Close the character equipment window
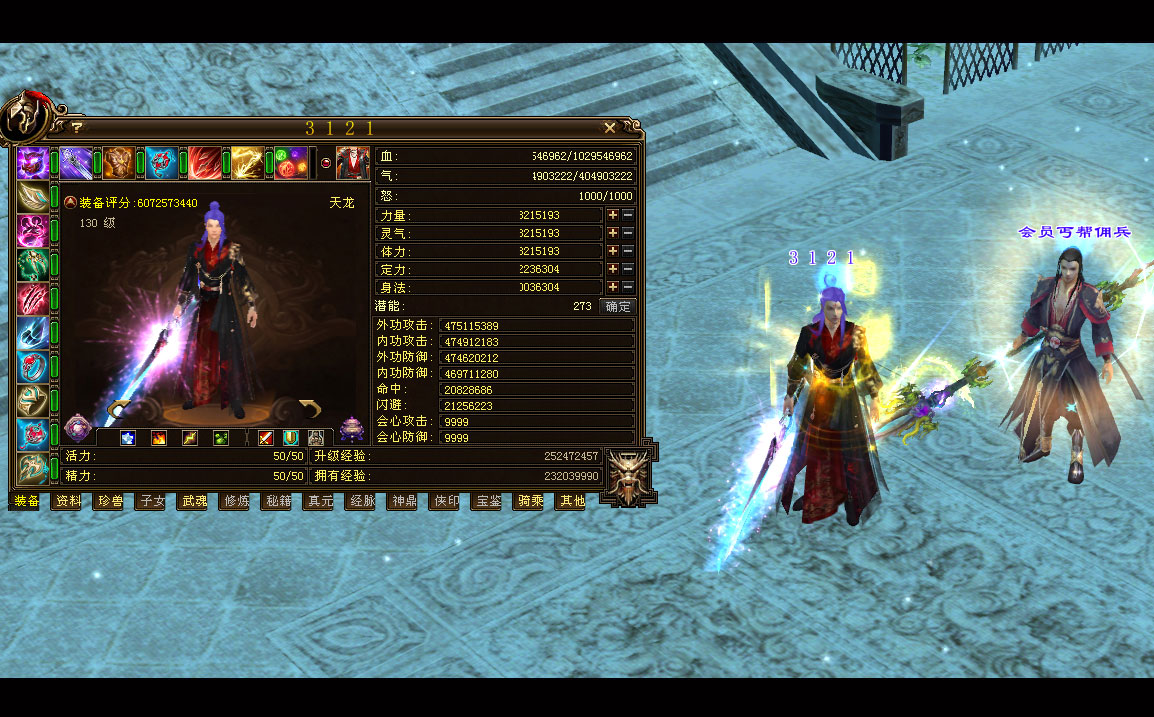Screen dimensions: 1154x717 (610, 128)
